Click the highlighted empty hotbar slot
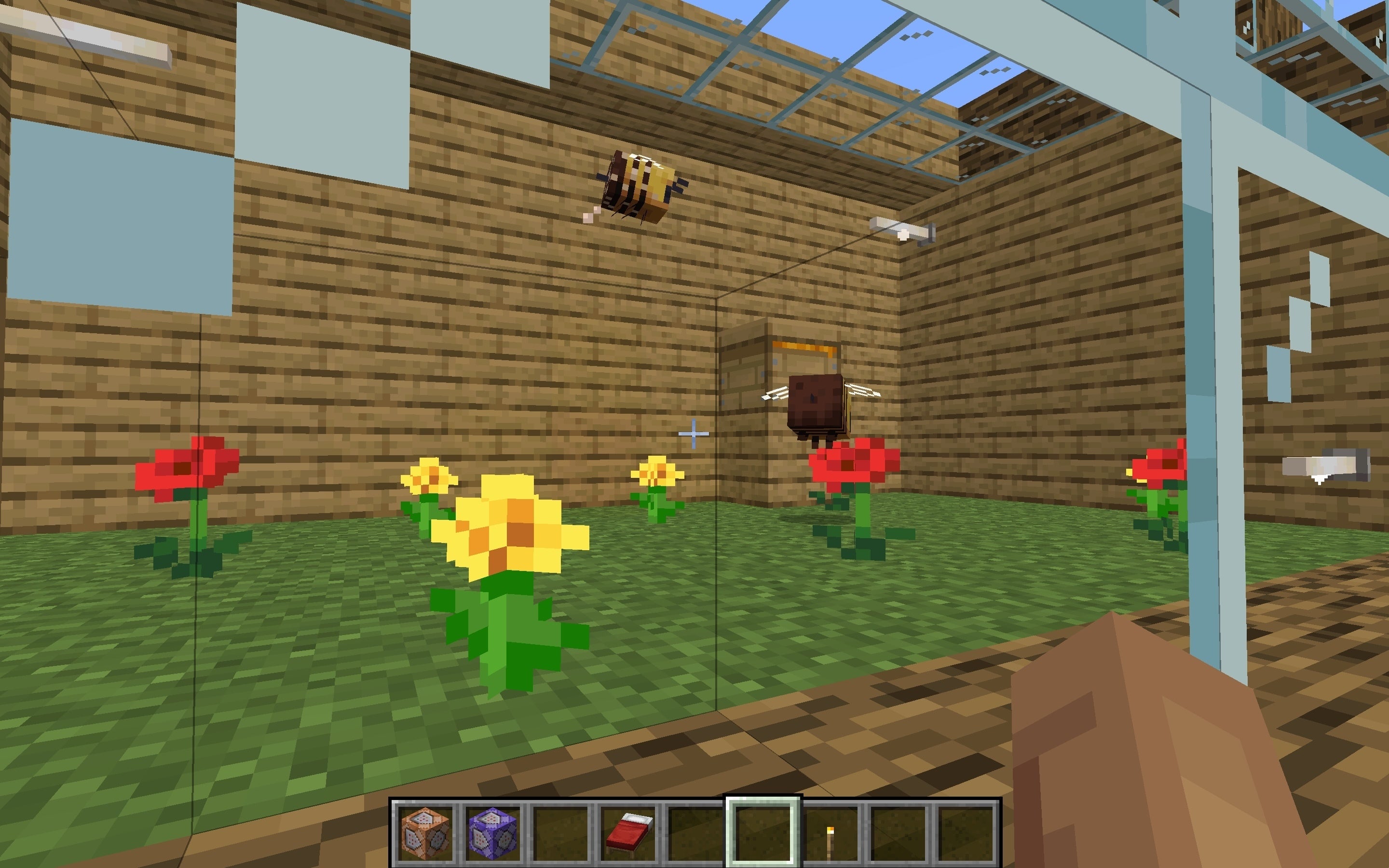Viewport: 1389px width, 868px height. [x=763, y=831]
